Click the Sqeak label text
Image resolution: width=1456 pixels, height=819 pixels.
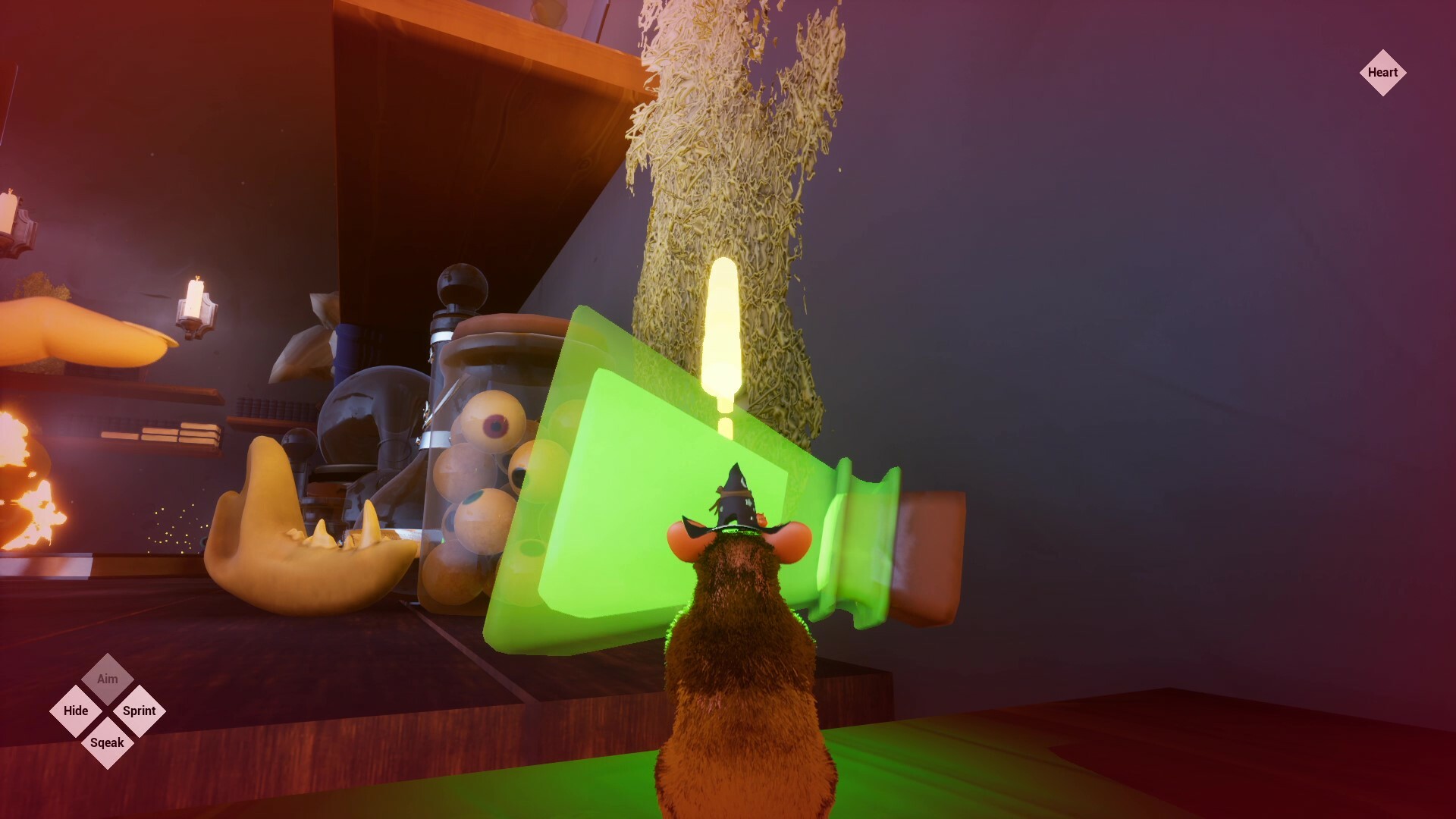pyautogui.click(x=107, y=742)
